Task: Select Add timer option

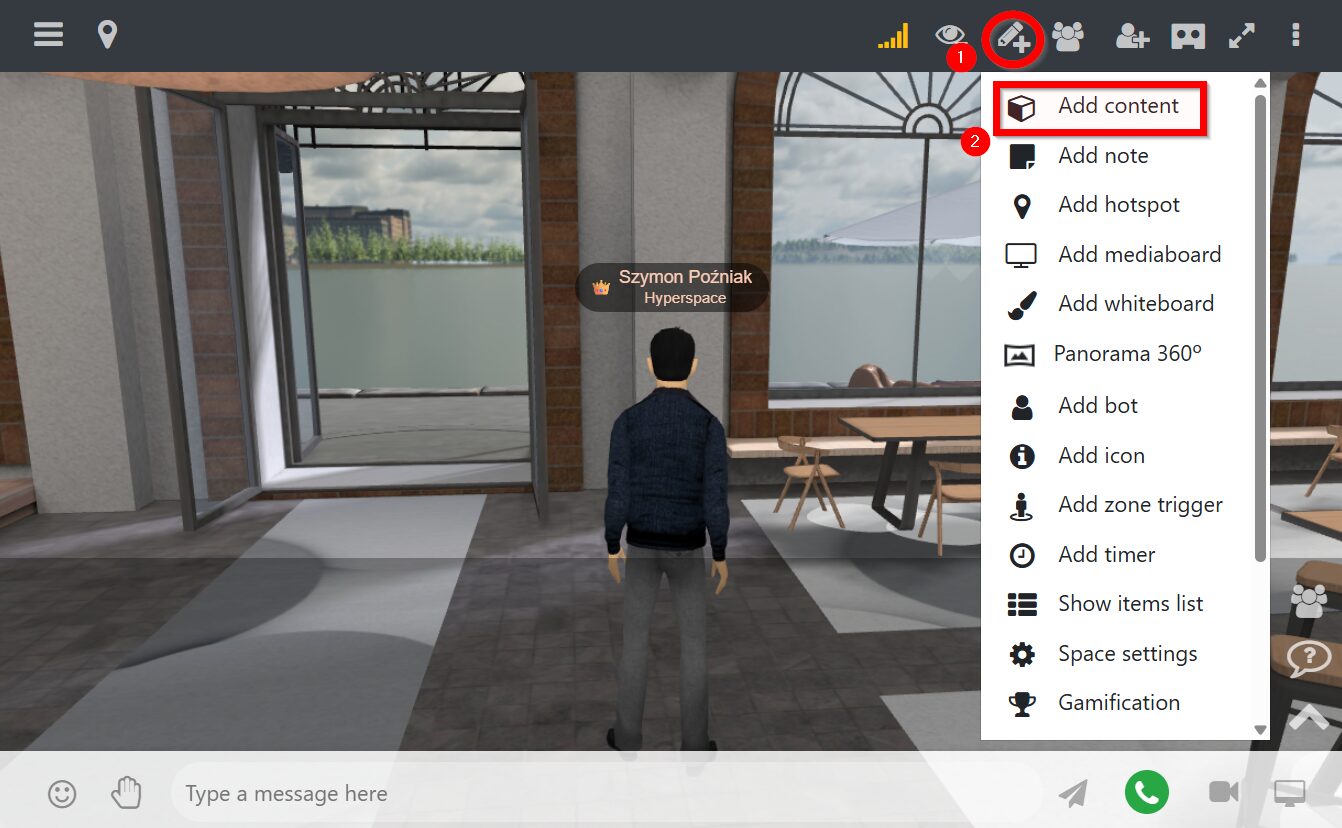Action: pyautogui.click(x=1106, y=555)
